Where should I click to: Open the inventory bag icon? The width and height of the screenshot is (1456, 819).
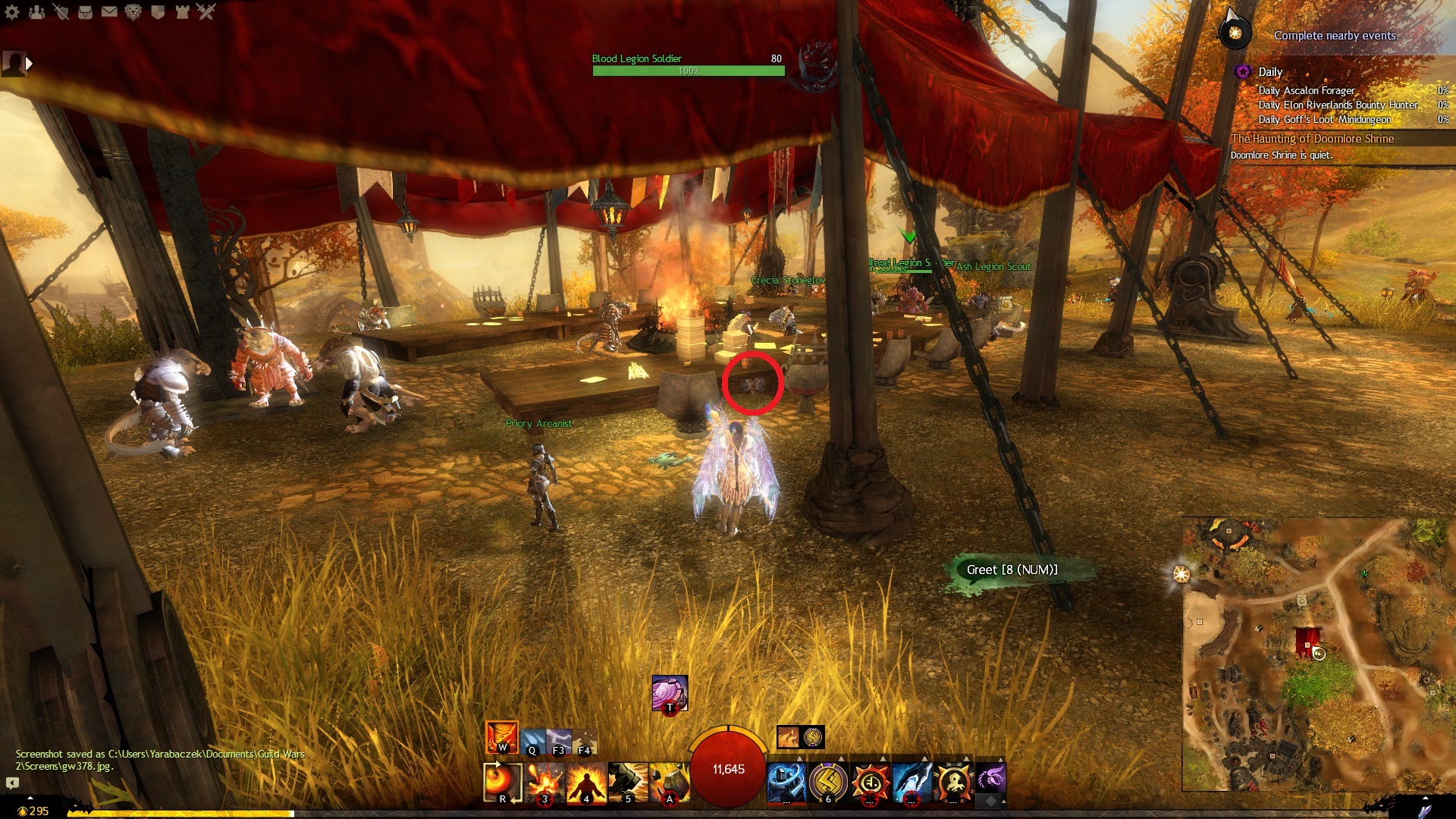85,12
